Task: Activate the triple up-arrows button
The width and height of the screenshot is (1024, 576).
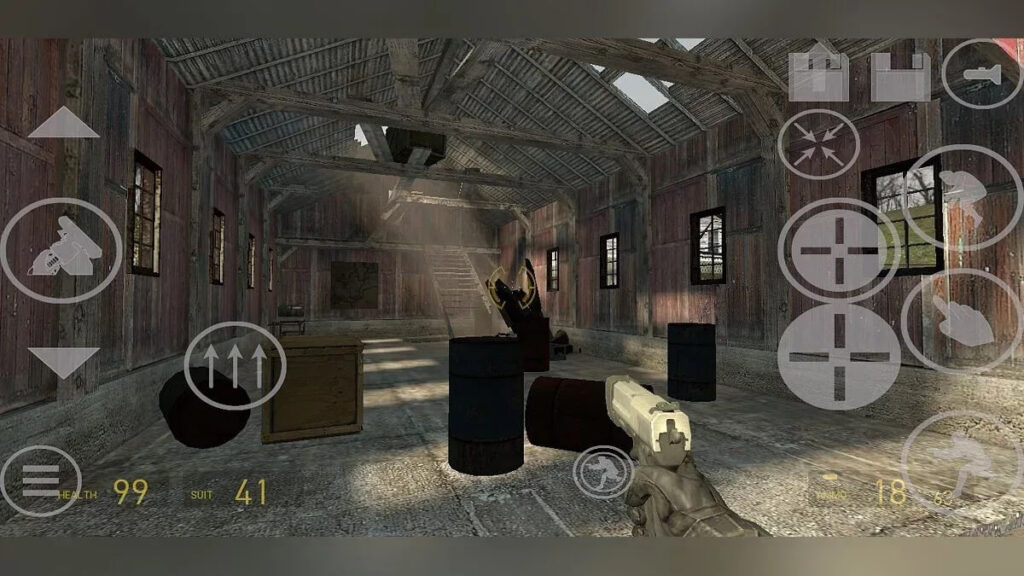Action: (235, 365)
